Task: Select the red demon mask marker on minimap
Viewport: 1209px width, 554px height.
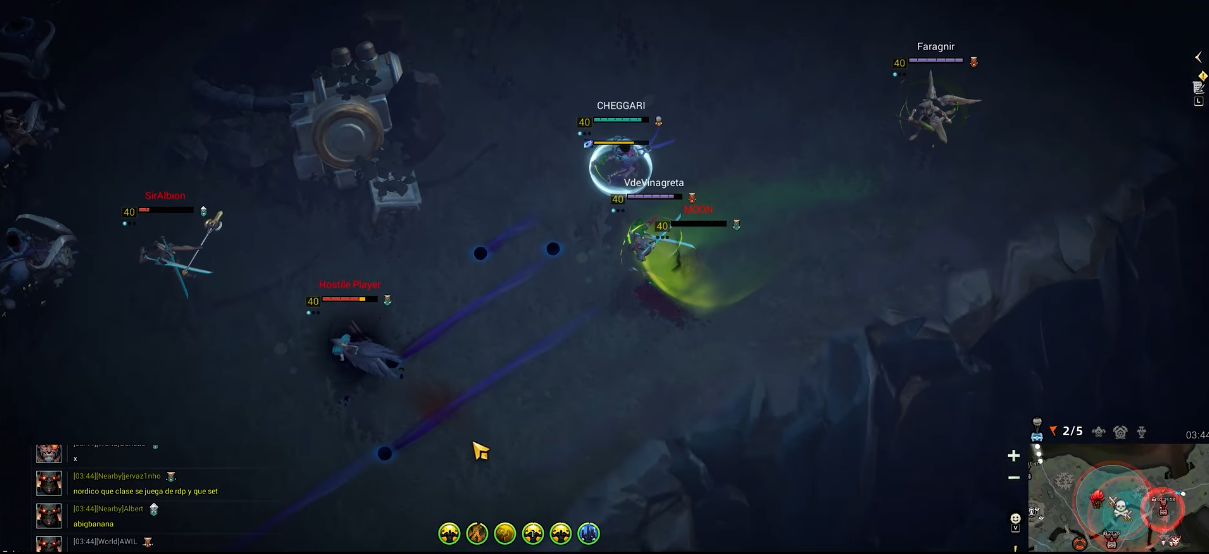Action: 1097,498
